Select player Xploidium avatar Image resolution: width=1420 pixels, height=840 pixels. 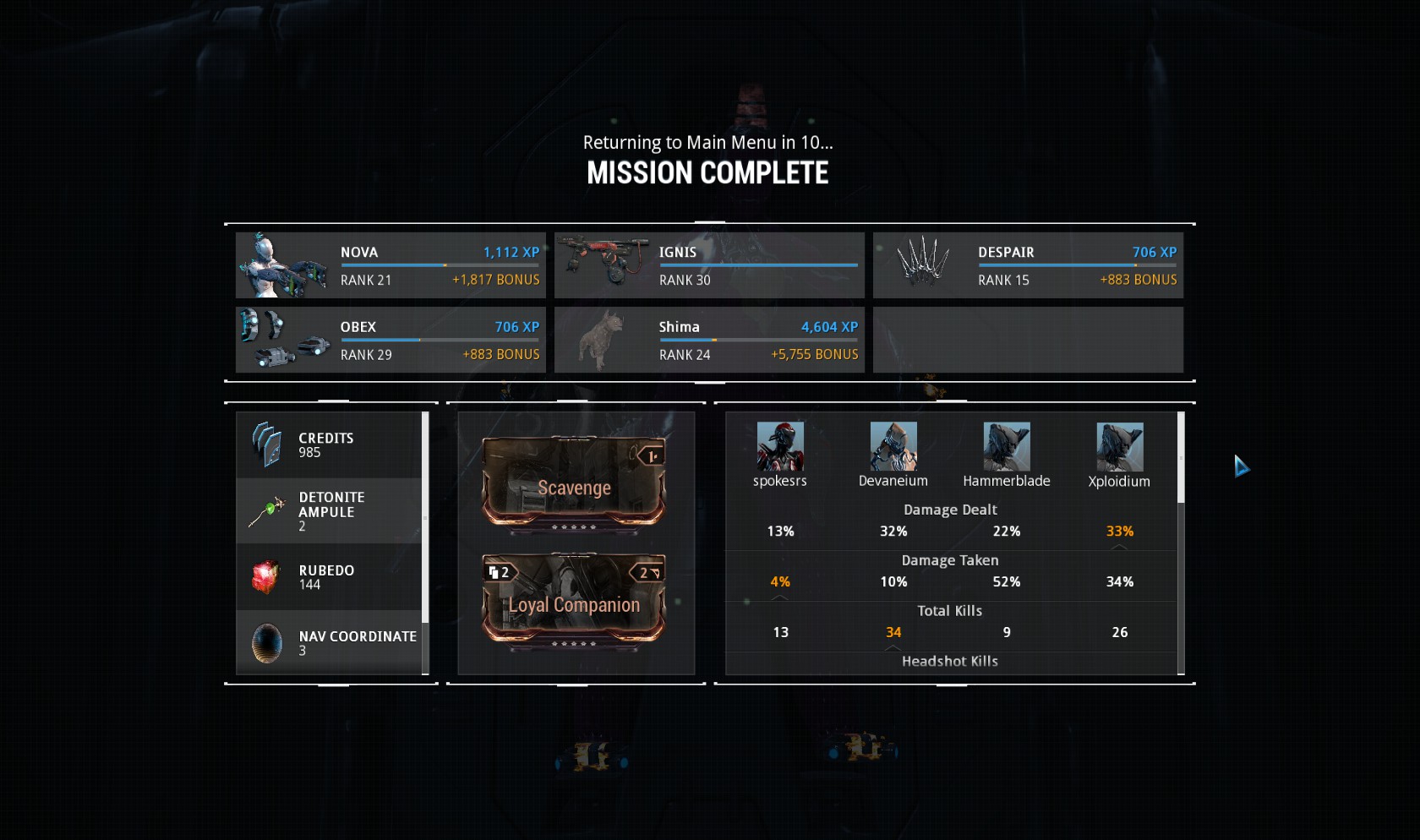coord(1120,447)
